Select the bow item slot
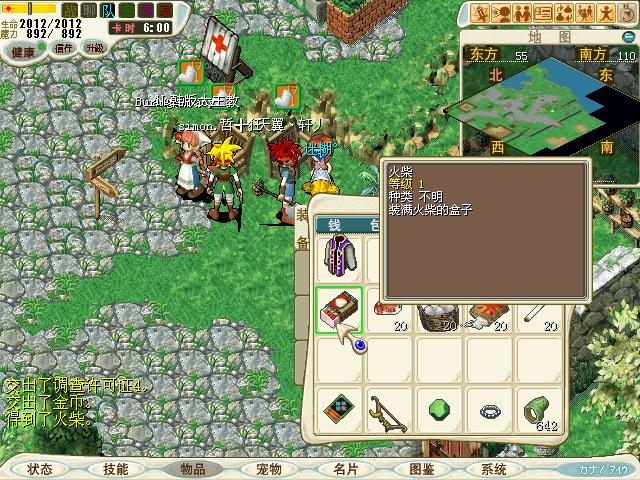The image size is (640, 480). click(389, 411)
